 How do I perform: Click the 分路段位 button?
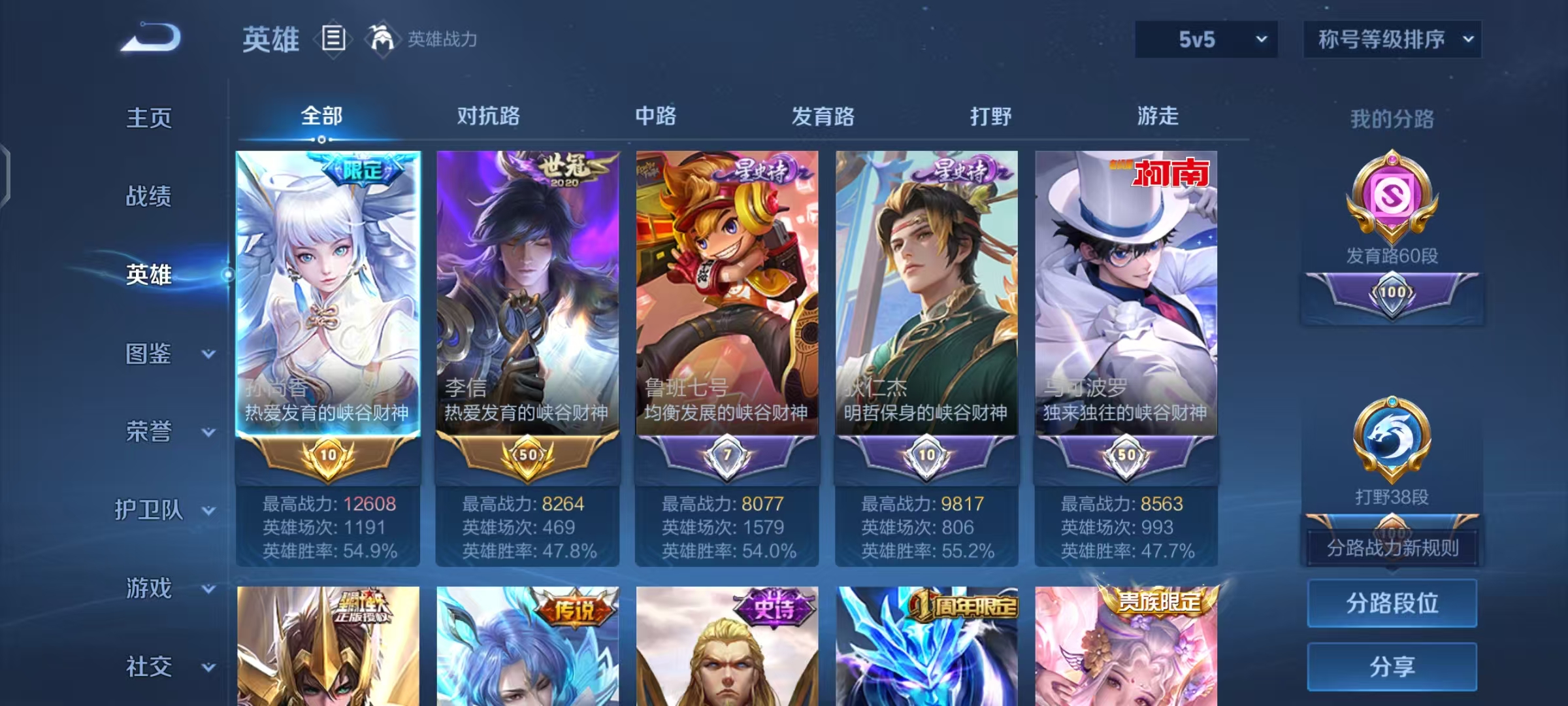point(1392,603)
